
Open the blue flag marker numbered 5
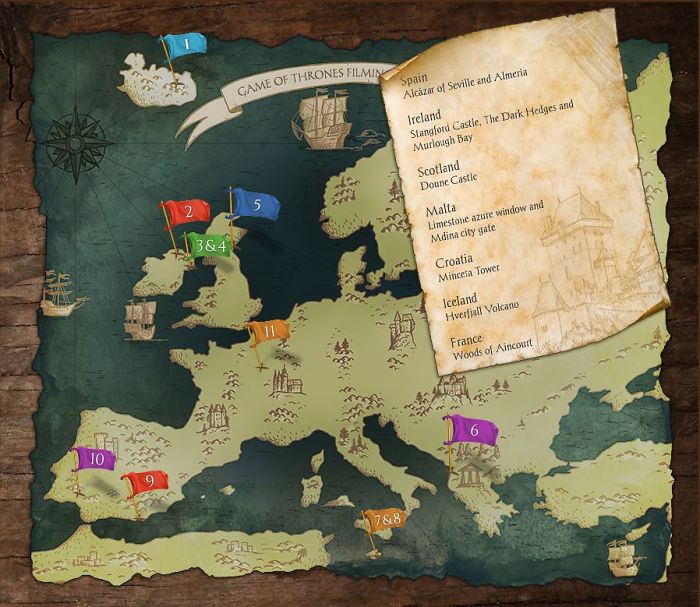(x=256, y=204)
